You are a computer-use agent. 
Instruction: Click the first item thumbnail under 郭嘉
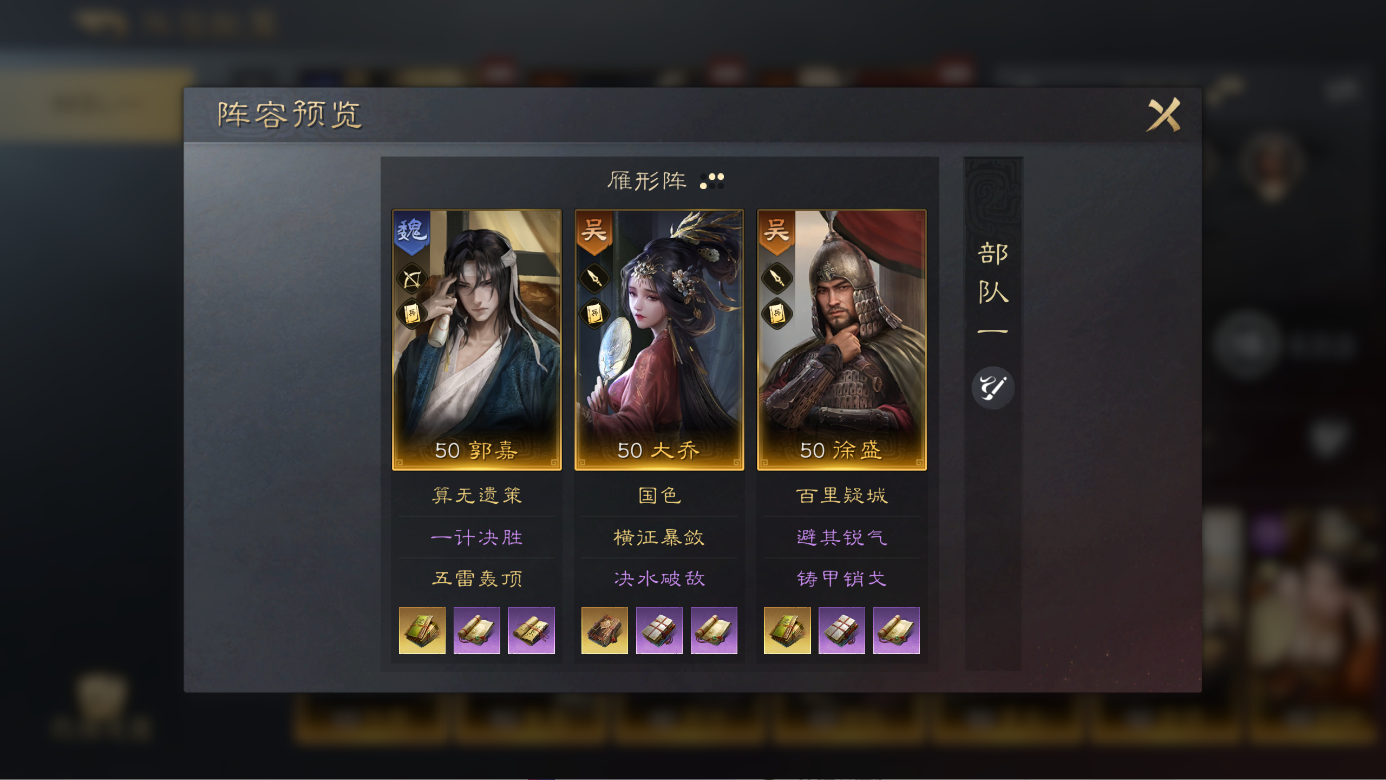pos(422,630)
